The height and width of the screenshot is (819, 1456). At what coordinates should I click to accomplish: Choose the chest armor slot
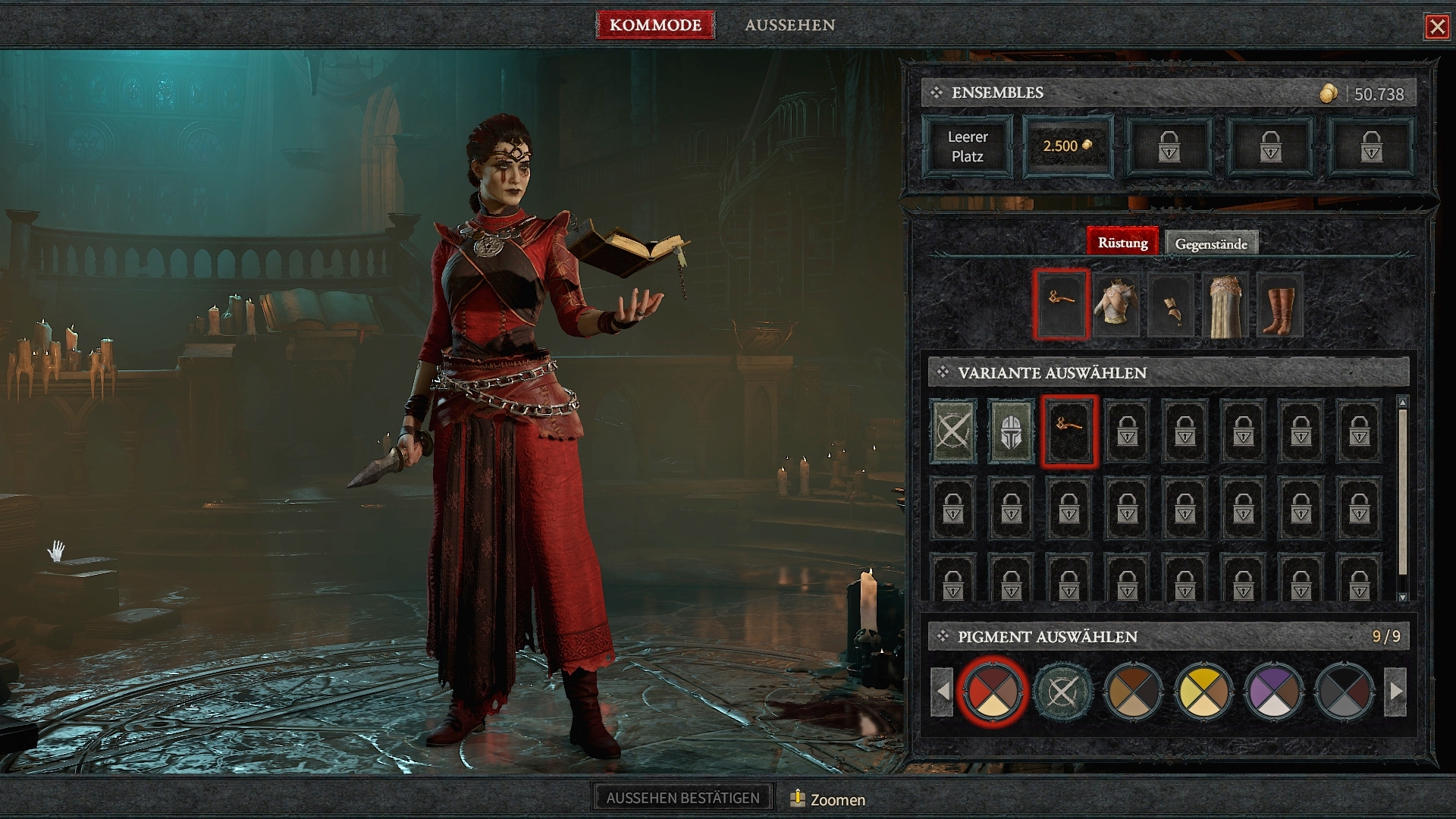pos(1116,305)
